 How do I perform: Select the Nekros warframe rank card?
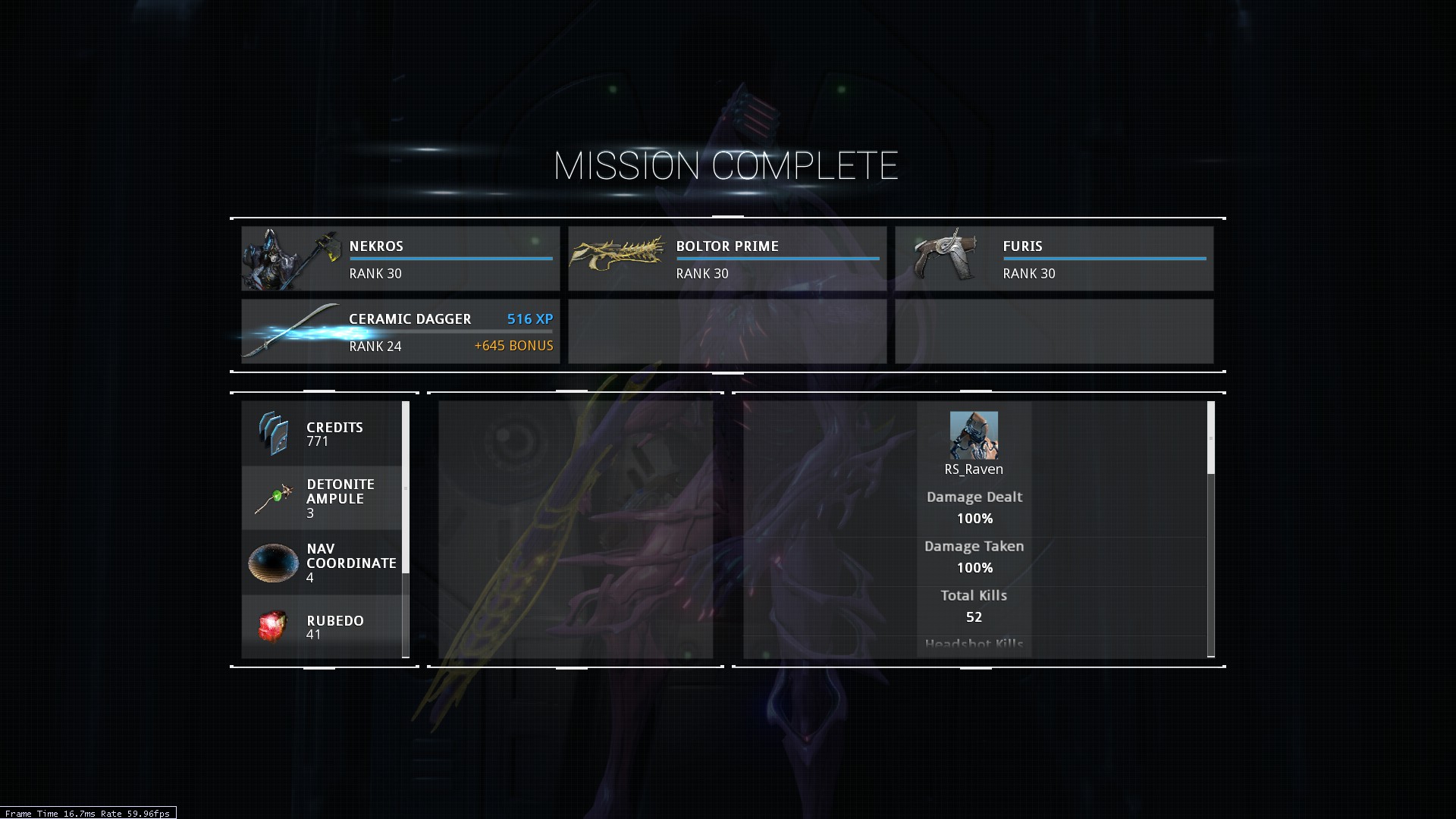click(400, 259)
